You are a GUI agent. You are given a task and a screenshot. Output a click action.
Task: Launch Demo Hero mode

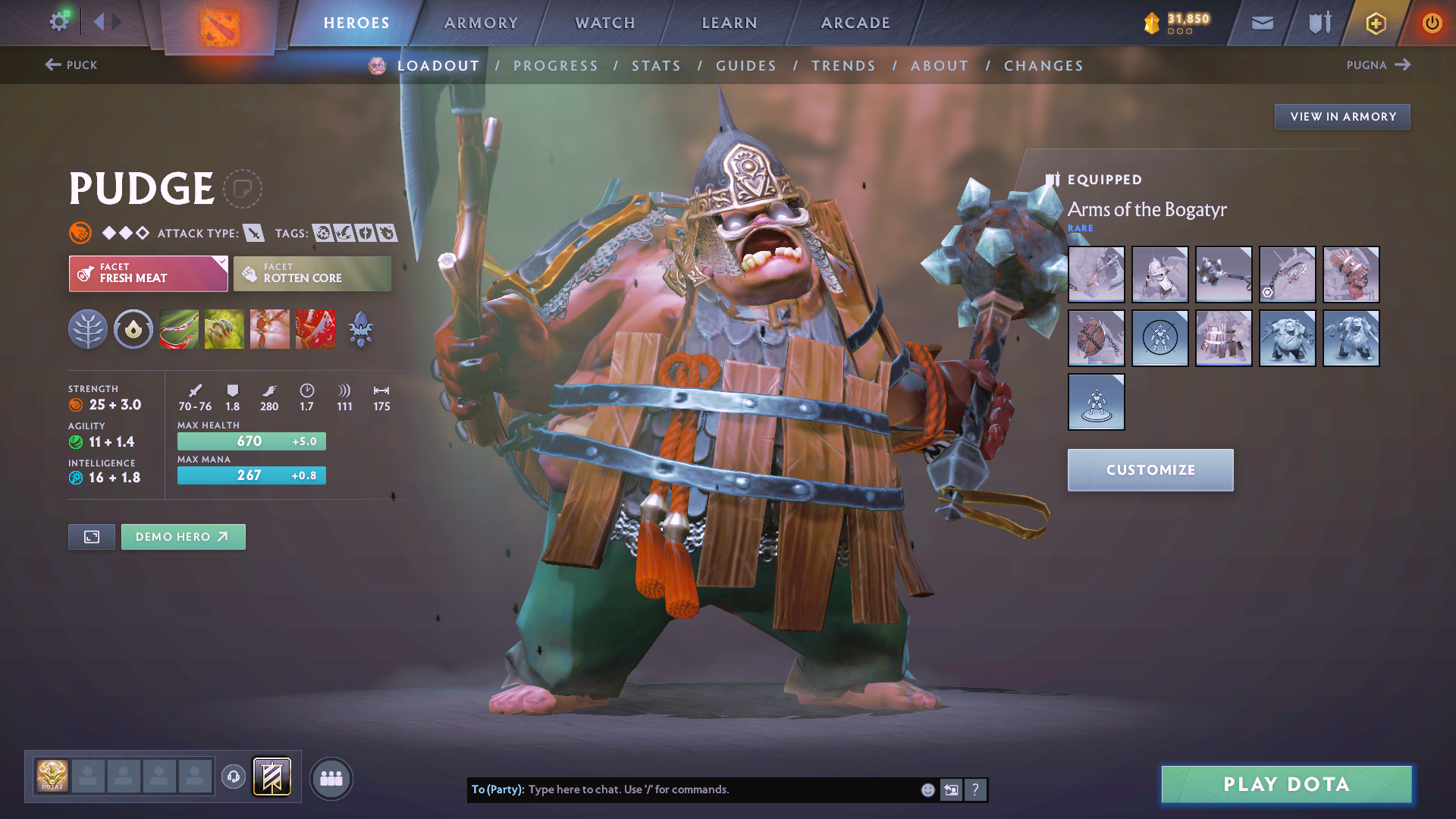(183, 537)
